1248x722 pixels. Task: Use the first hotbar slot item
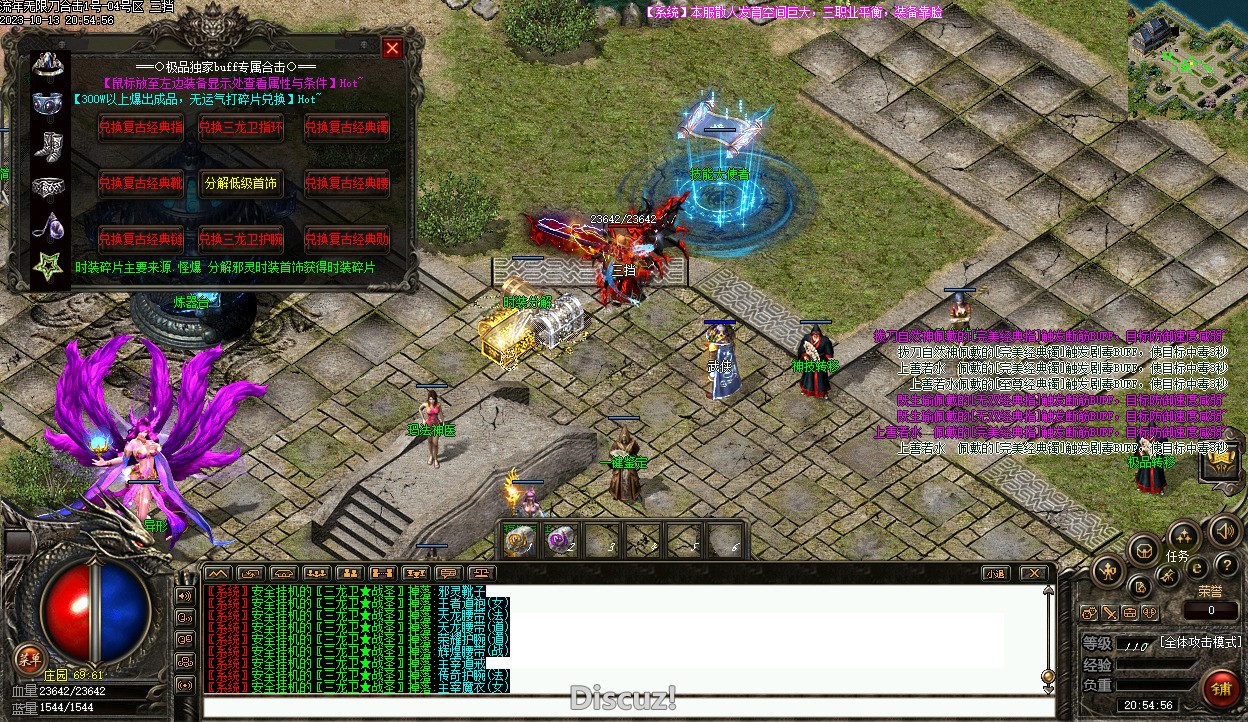click(518, 541)
